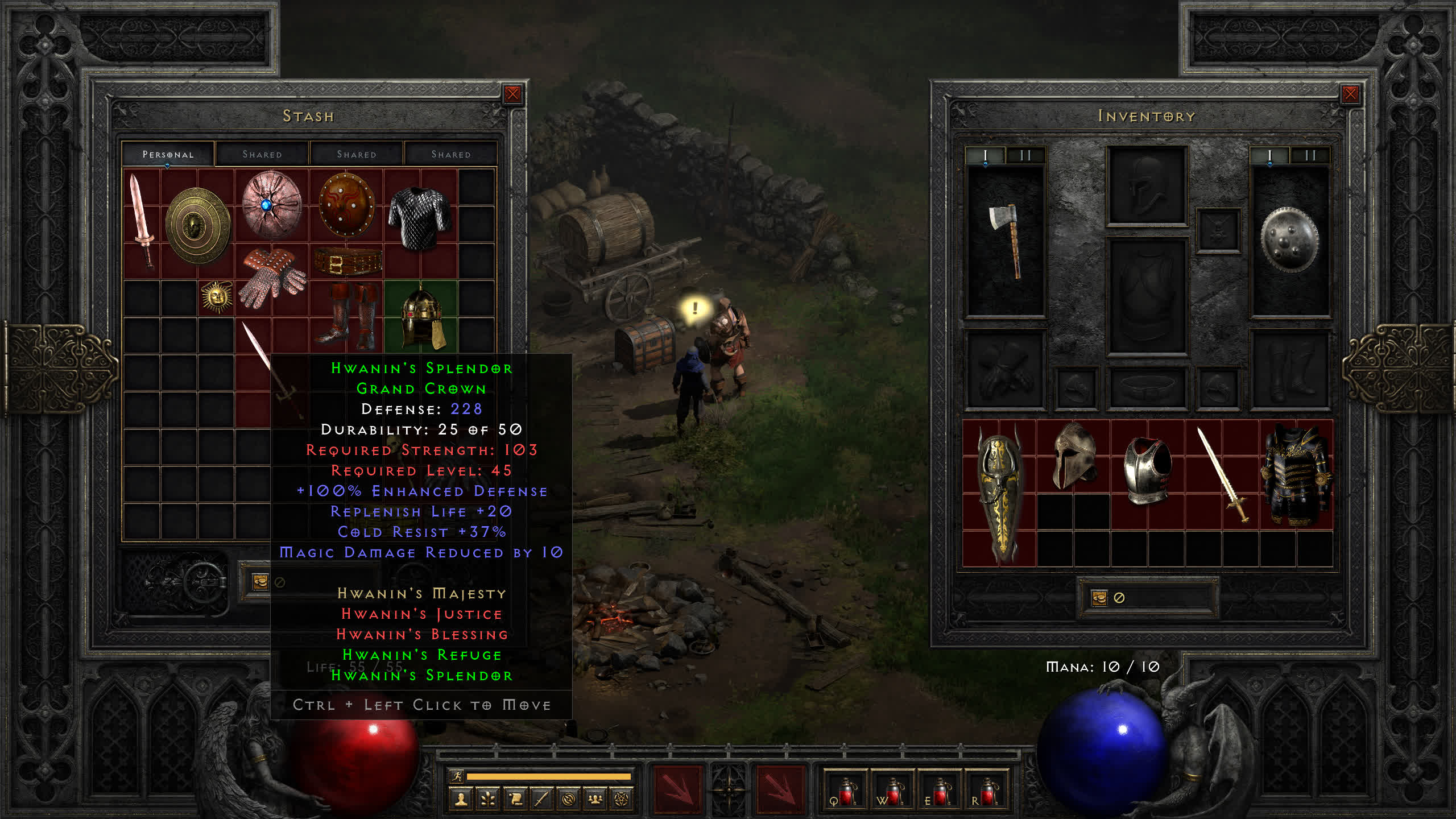The width and height of the screenshot is (1456, 819).
Task: Pick up the golden sun amulet
Action: click(217, 296)
